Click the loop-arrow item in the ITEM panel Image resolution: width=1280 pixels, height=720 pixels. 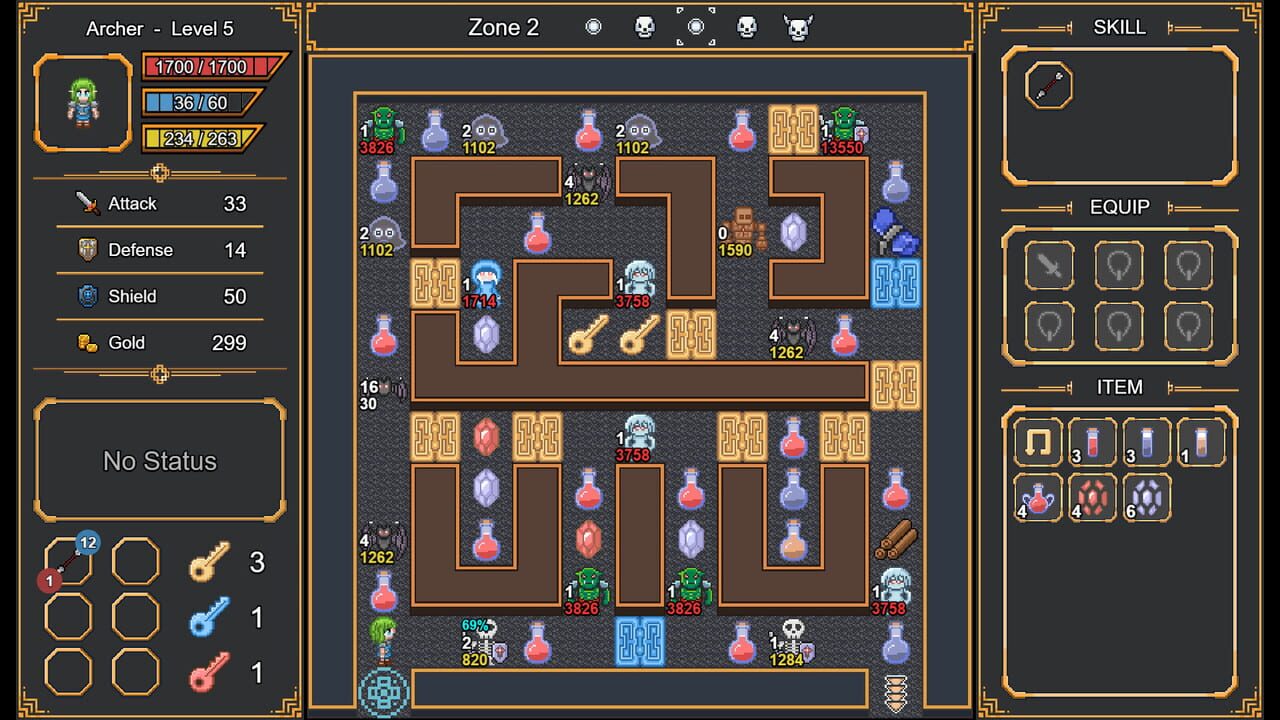tap(1037, 442)
